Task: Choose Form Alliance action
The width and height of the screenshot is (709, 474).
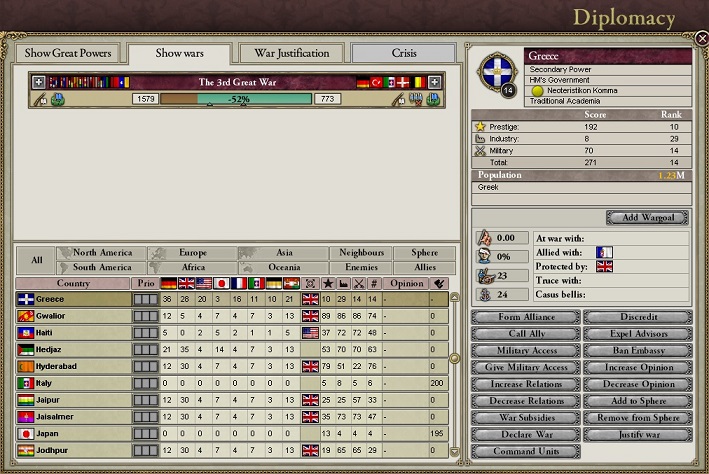Action: click(x=525, y=317)
